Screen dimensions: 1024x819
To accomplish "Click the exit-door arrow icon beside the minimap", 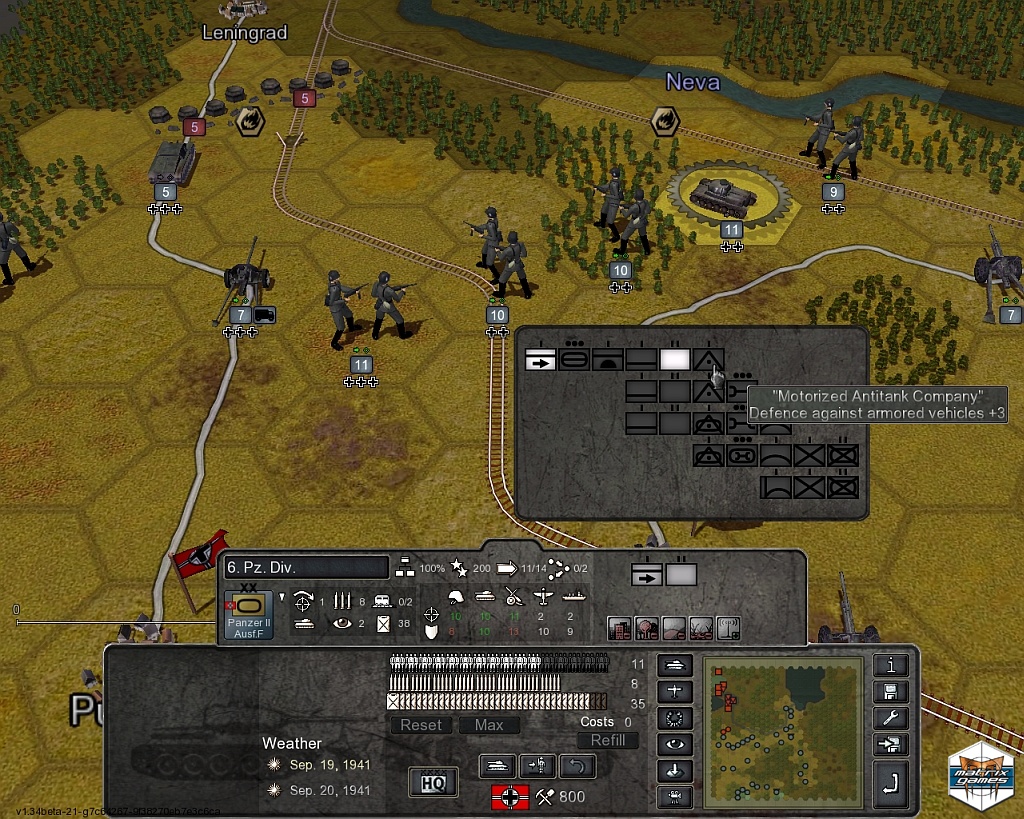I will pos(890,744).
